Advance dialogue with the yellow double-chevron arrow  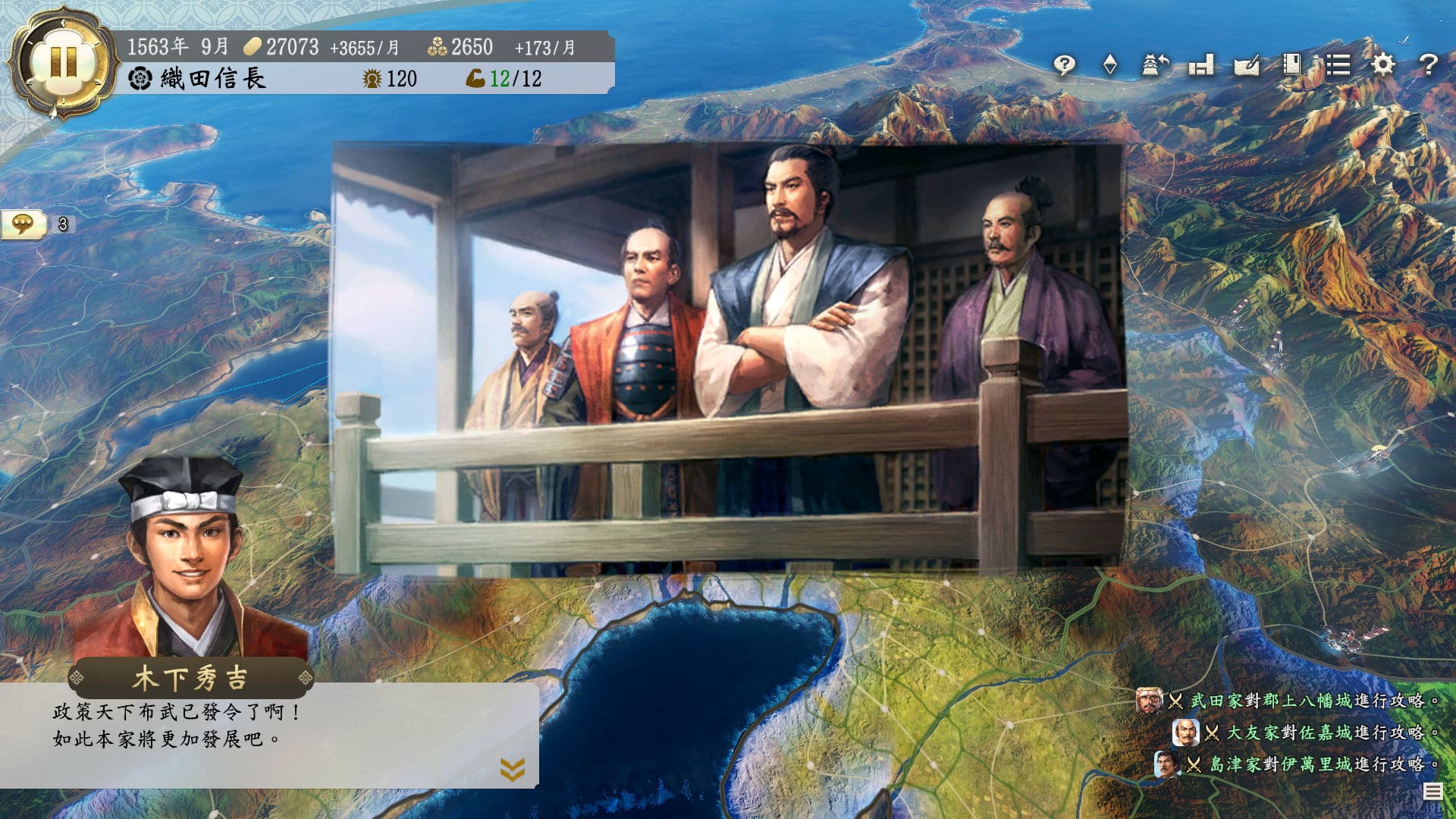(x=513, y=769)
